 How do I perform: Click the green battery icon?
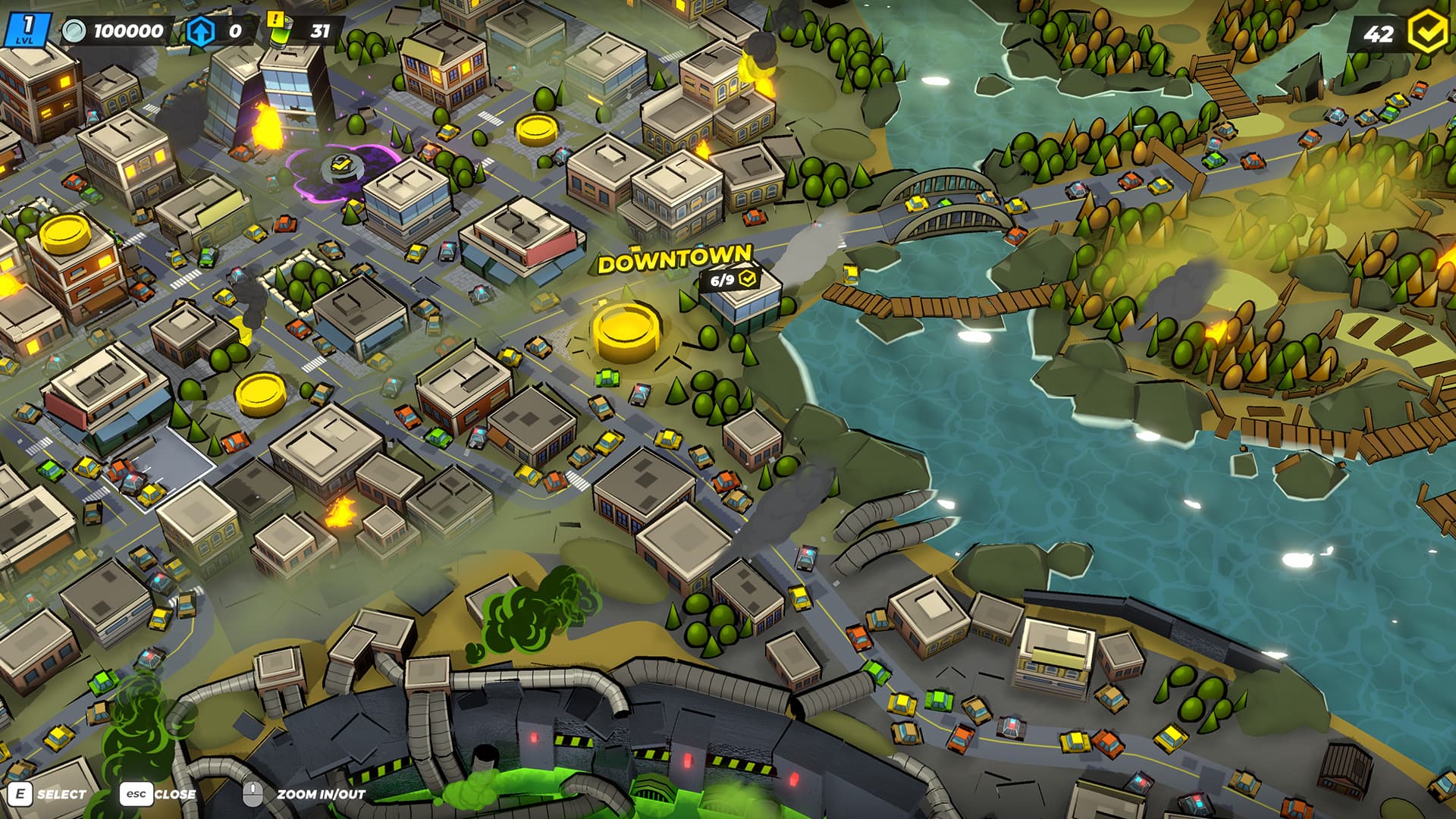pyautogui.click(x=278, y=32)
